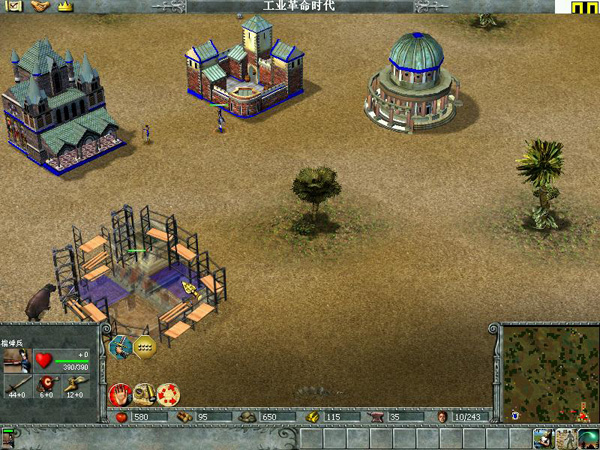Select the small unit group portrait
Image resolution: width=600 pixels, height=450 pixels.
(10, 437)
